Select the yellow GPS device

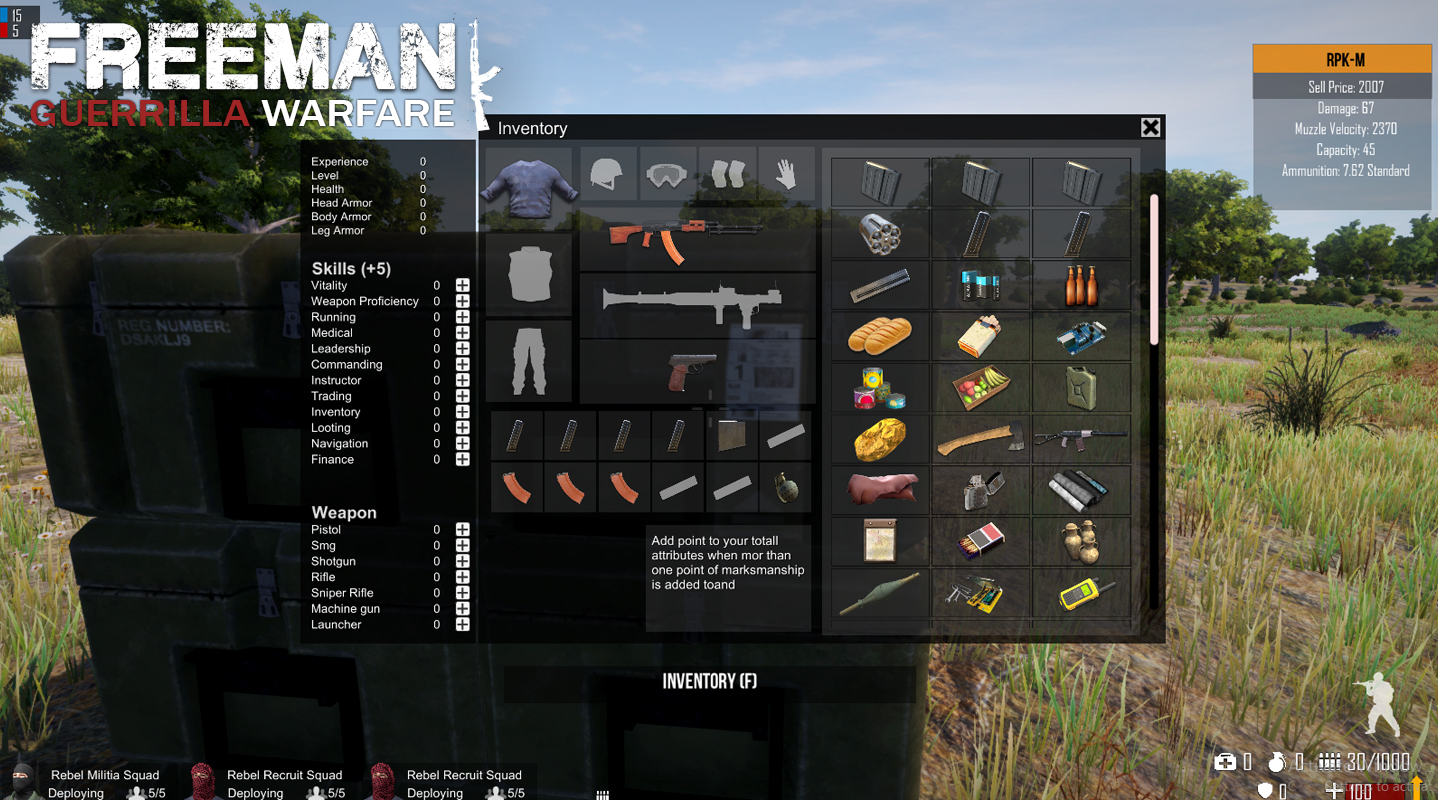pos(1081,592)
